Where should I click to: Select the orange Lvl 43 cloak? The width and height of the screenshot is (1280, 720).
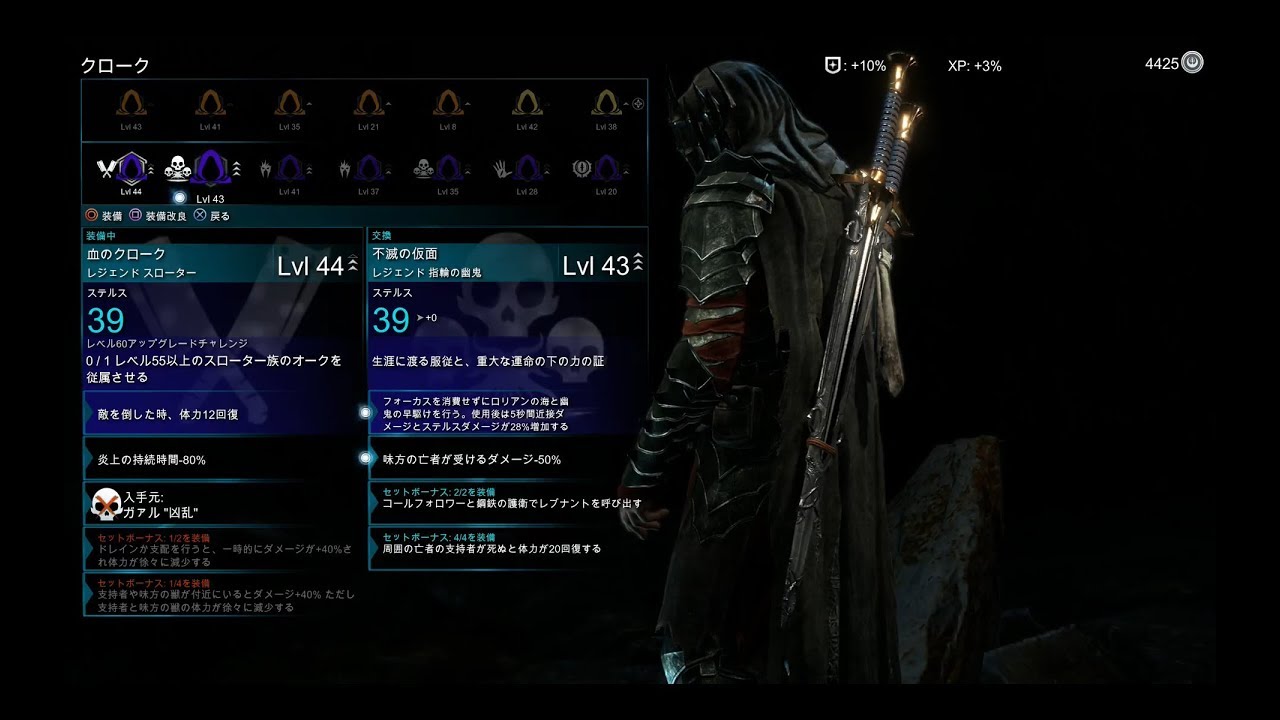[x=130, y=104]
